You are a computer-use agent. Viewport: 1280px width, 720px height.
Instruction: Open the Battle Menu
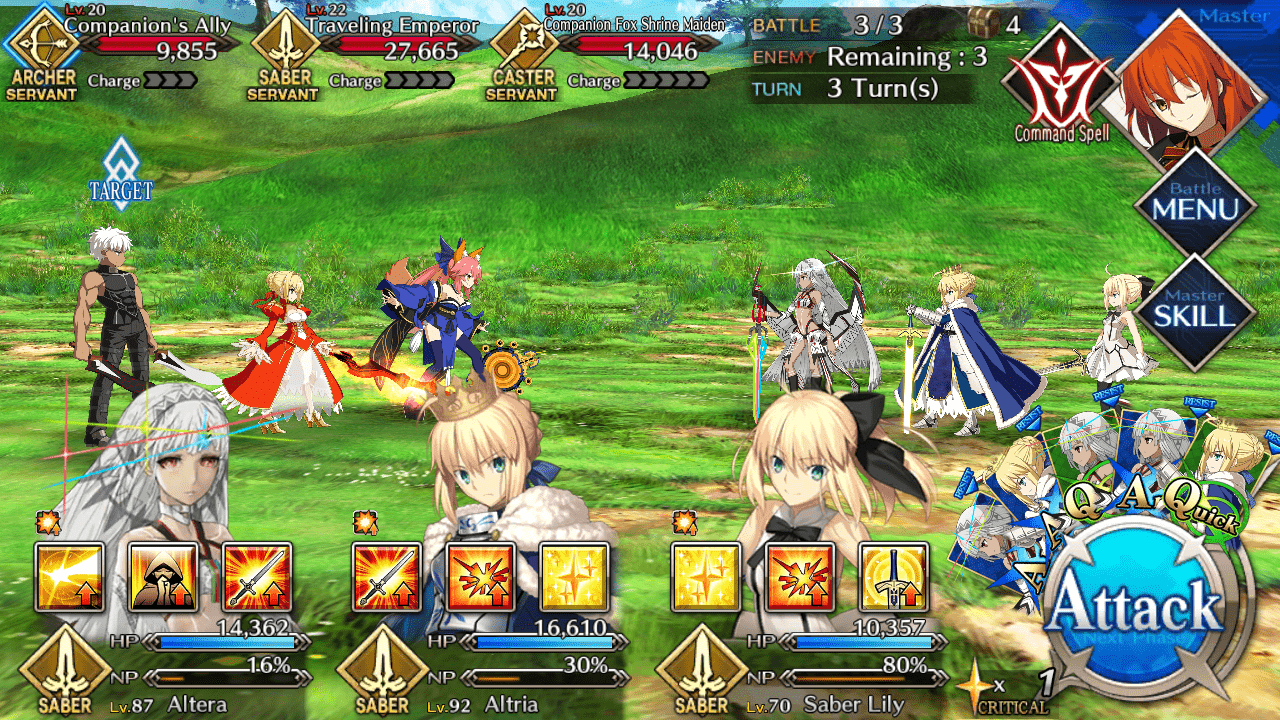[x=1194, y=206]
